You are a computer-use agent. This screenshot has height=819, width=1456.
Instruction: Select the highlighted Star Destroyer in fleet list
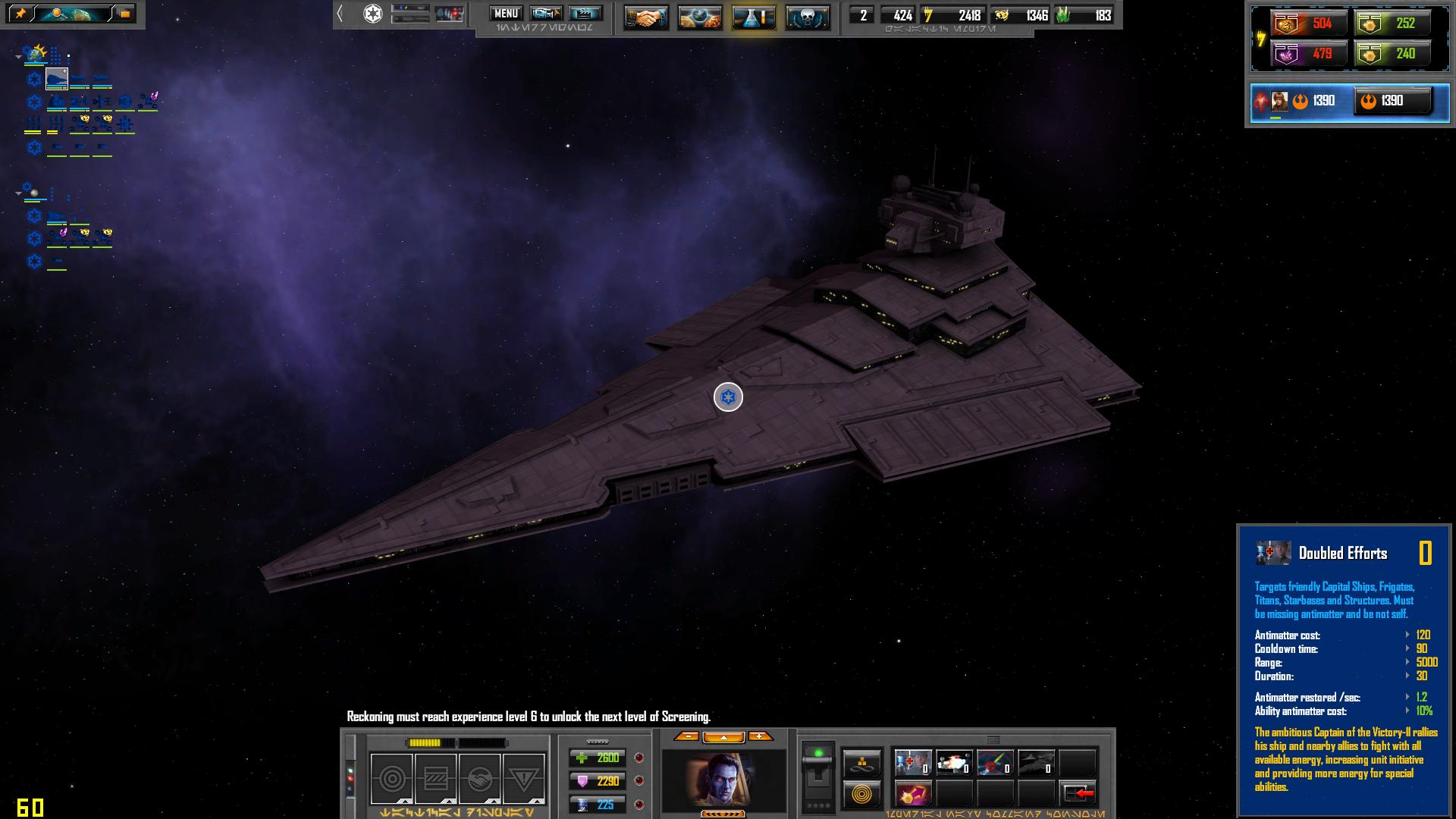pos(57,78)
